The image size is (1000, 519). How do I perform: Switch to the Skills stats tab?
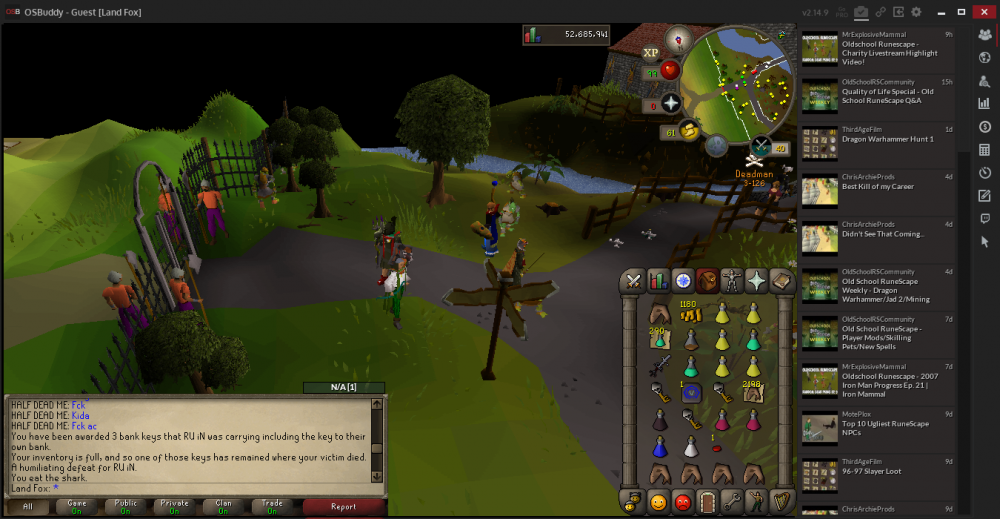(x=659, y=281)
